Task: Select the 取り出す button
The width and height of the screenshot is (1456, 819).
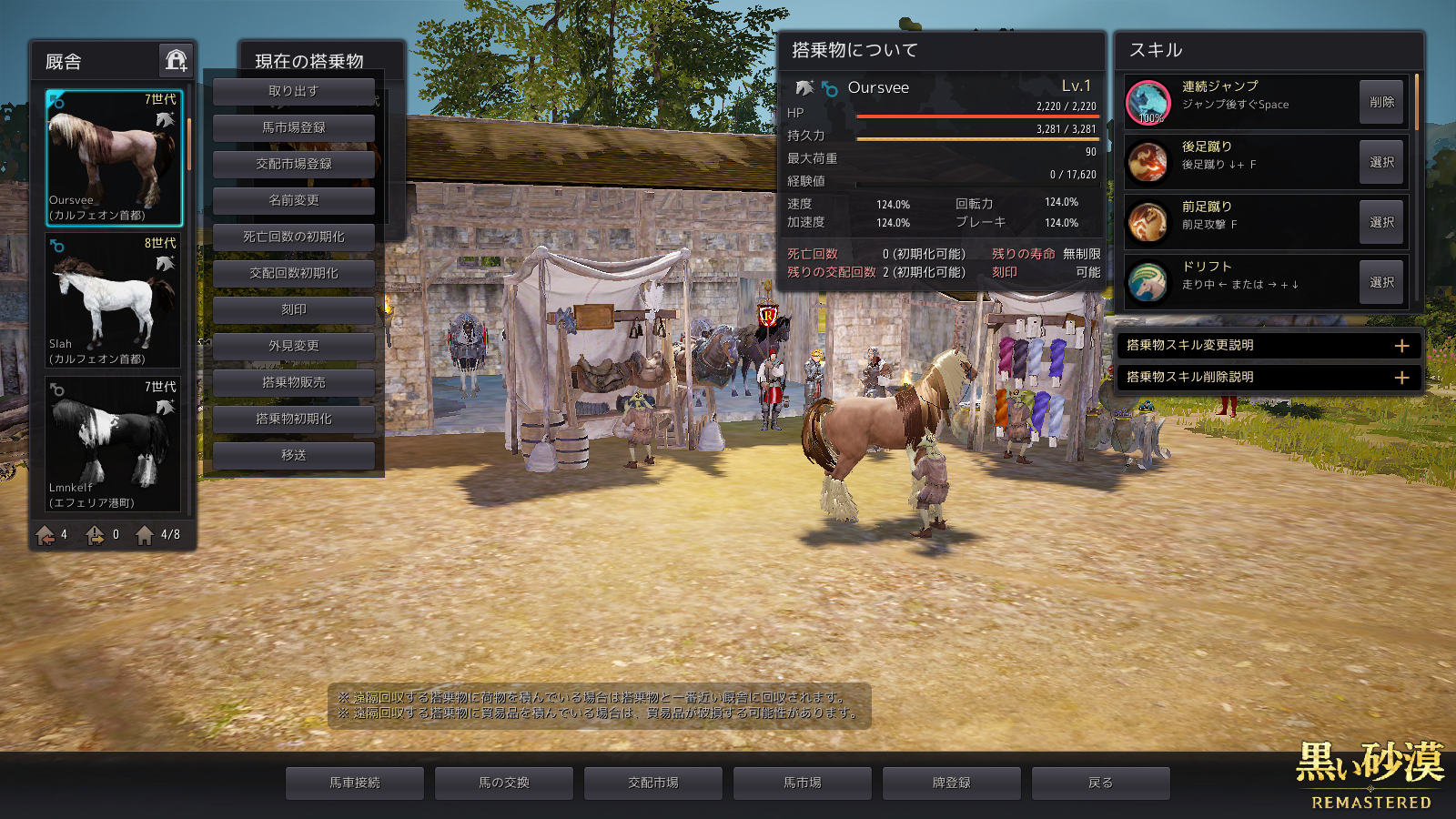Action: (x=293, y=91)
